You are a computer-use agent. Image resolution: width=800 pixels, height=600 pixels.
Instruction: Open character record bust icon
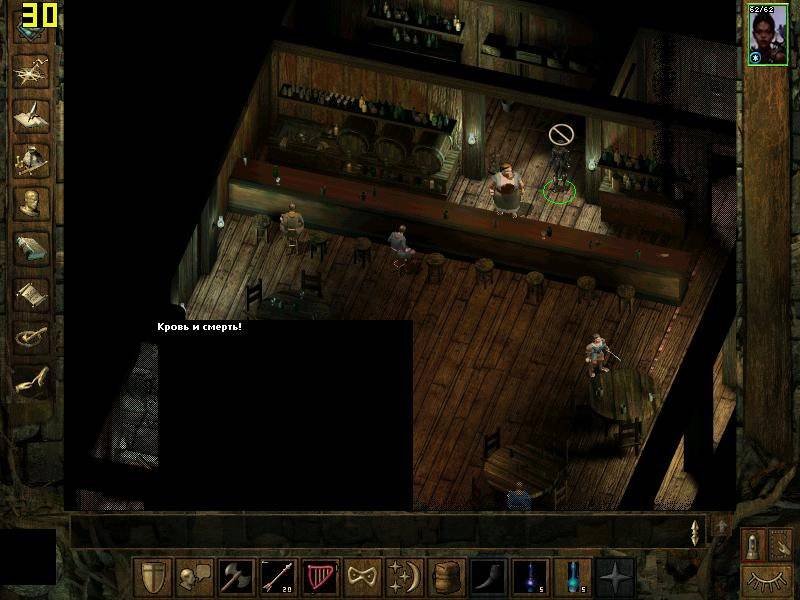coord(31,202)
